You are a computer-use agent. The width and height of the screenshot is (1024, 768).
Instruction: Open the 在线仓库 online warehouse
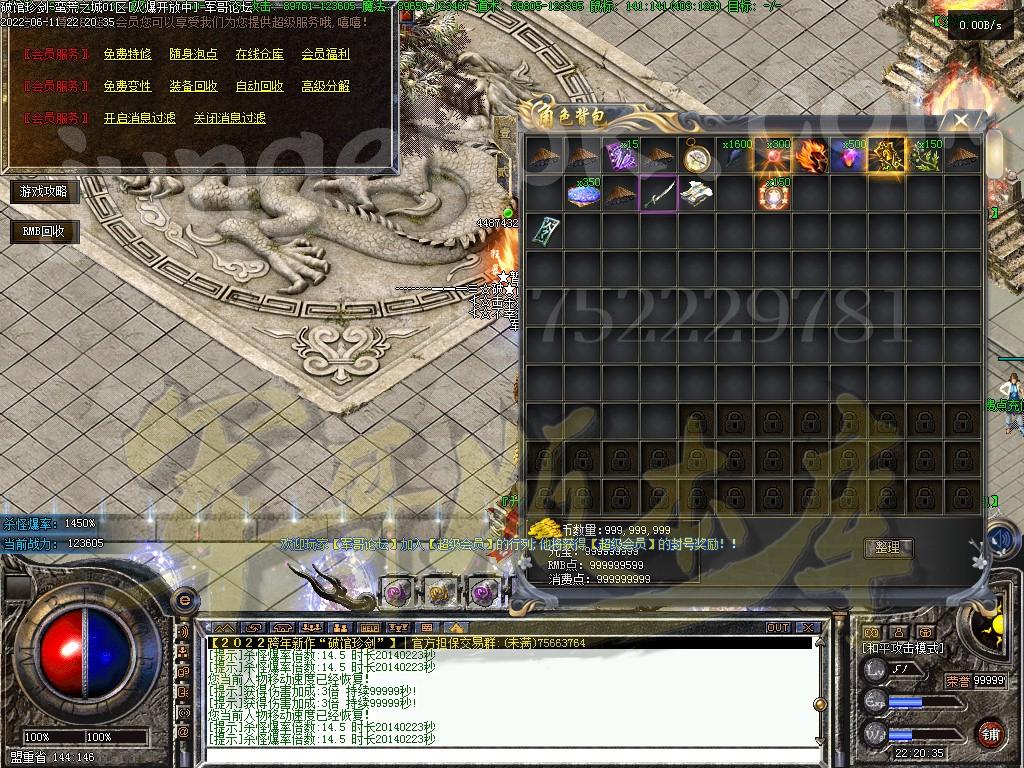coord(259,54)
